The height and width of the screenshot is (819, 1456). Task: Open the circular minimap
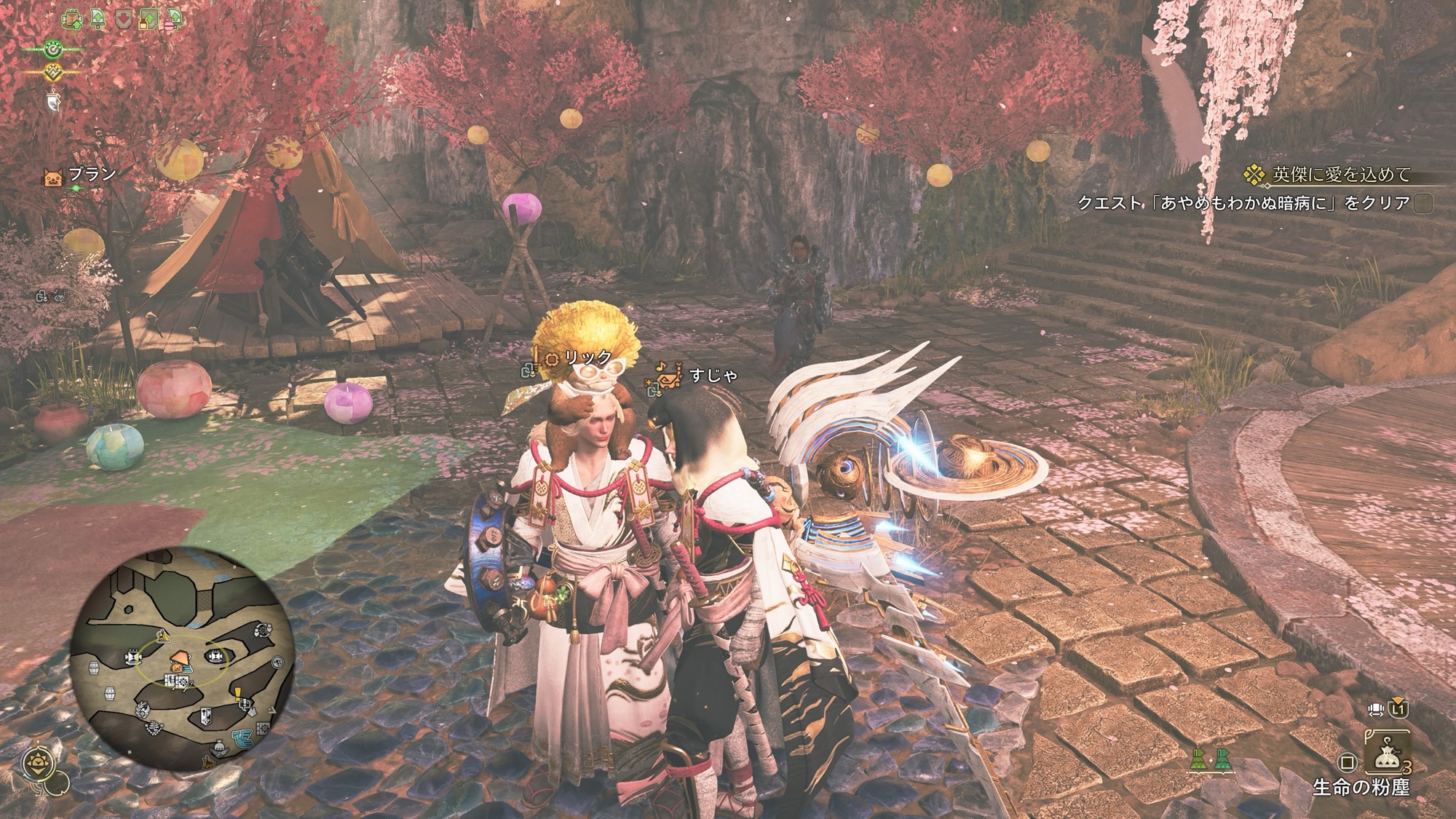coord(183,660)
